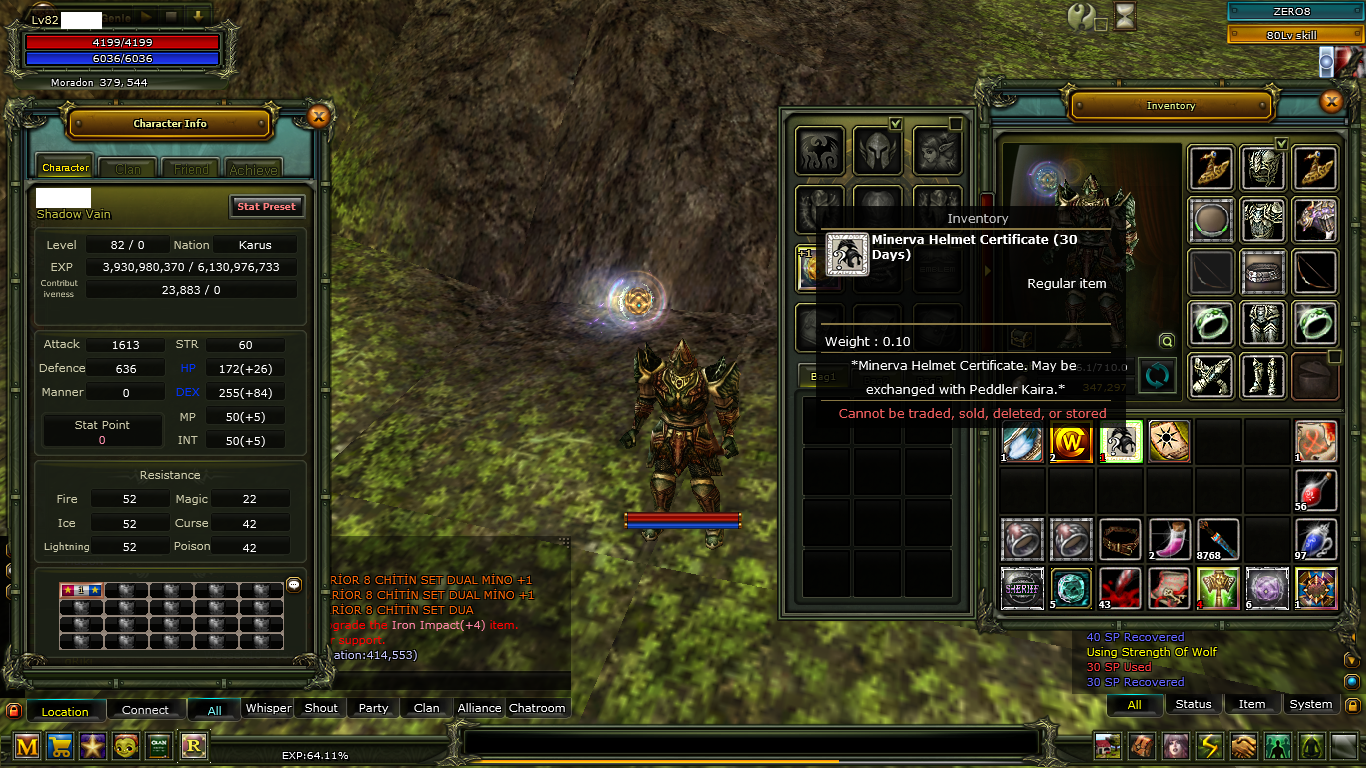Switch to the Clan tab in Character Info

point(128,169)
